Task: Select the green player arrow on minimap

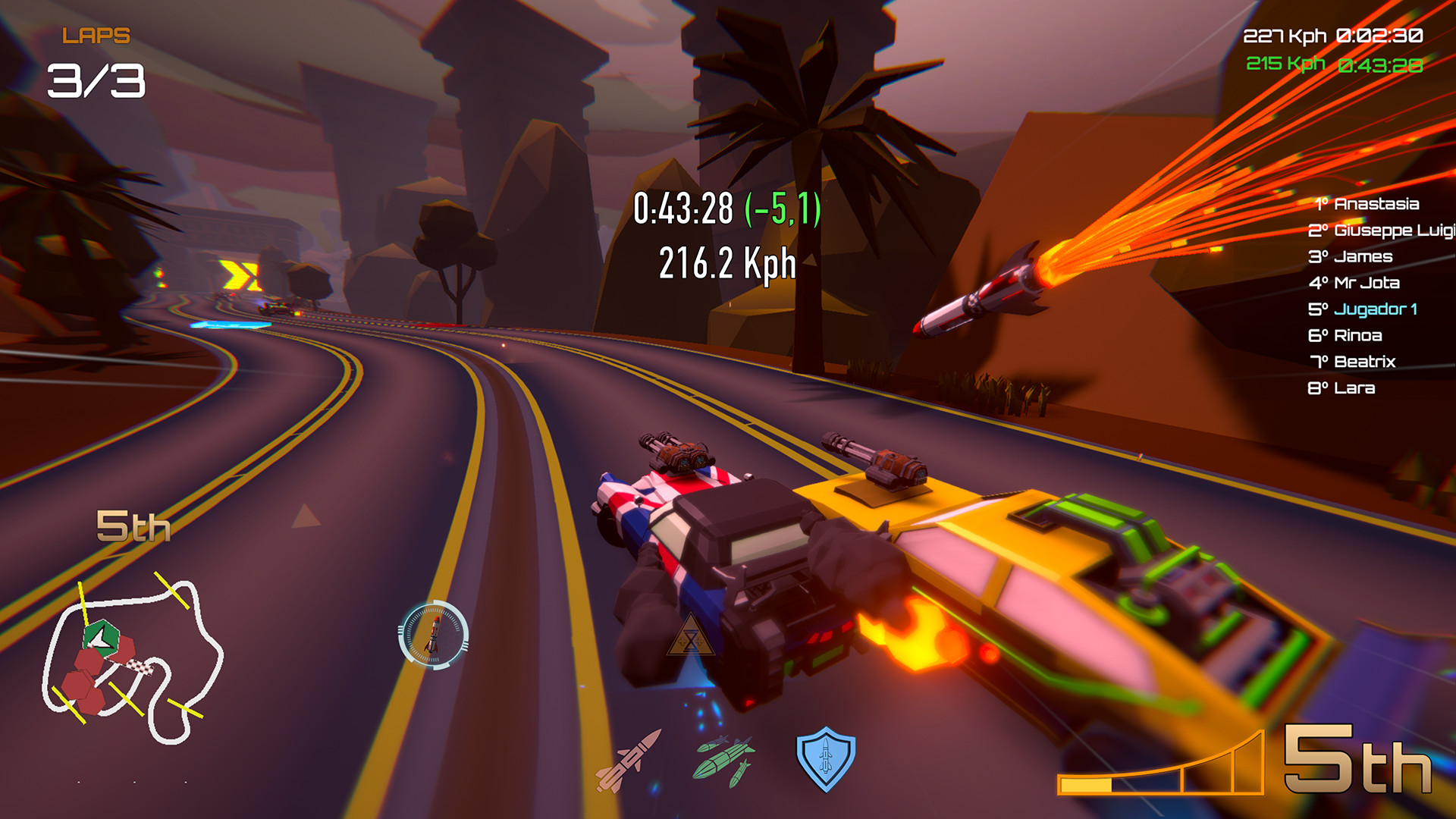Action: pyautogui.click(x=102, y=637)
